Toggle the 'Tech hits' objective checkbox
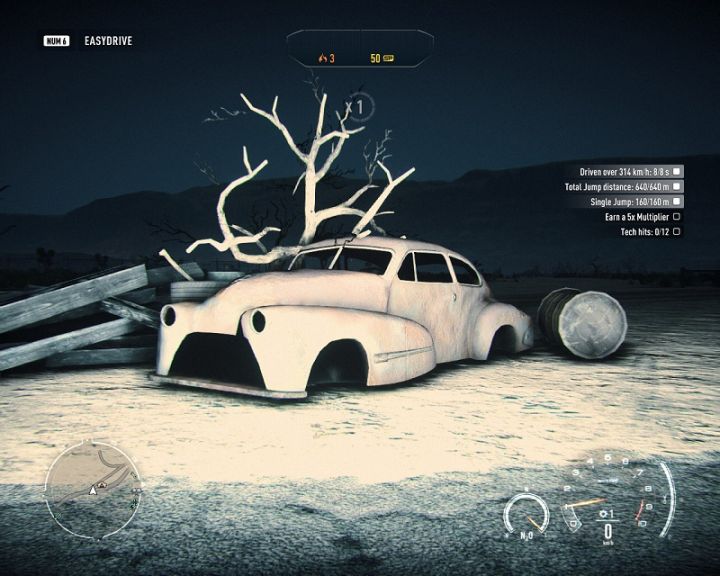Image resolution: width=720 pixels, height=576 pixels. pyautogui.click(x=677, y=231)
